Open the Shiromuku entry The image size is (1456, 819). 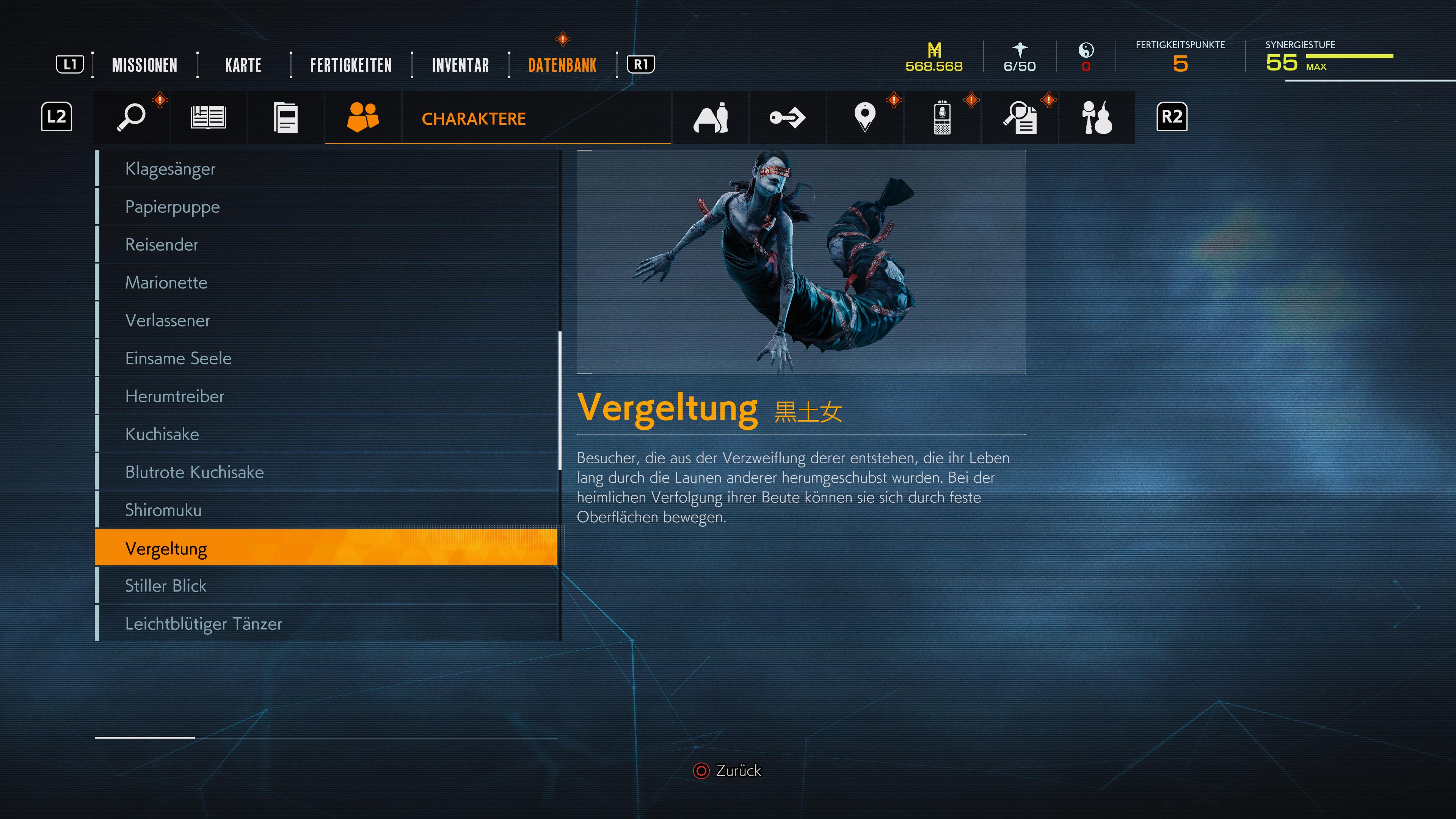click(163, 510)
